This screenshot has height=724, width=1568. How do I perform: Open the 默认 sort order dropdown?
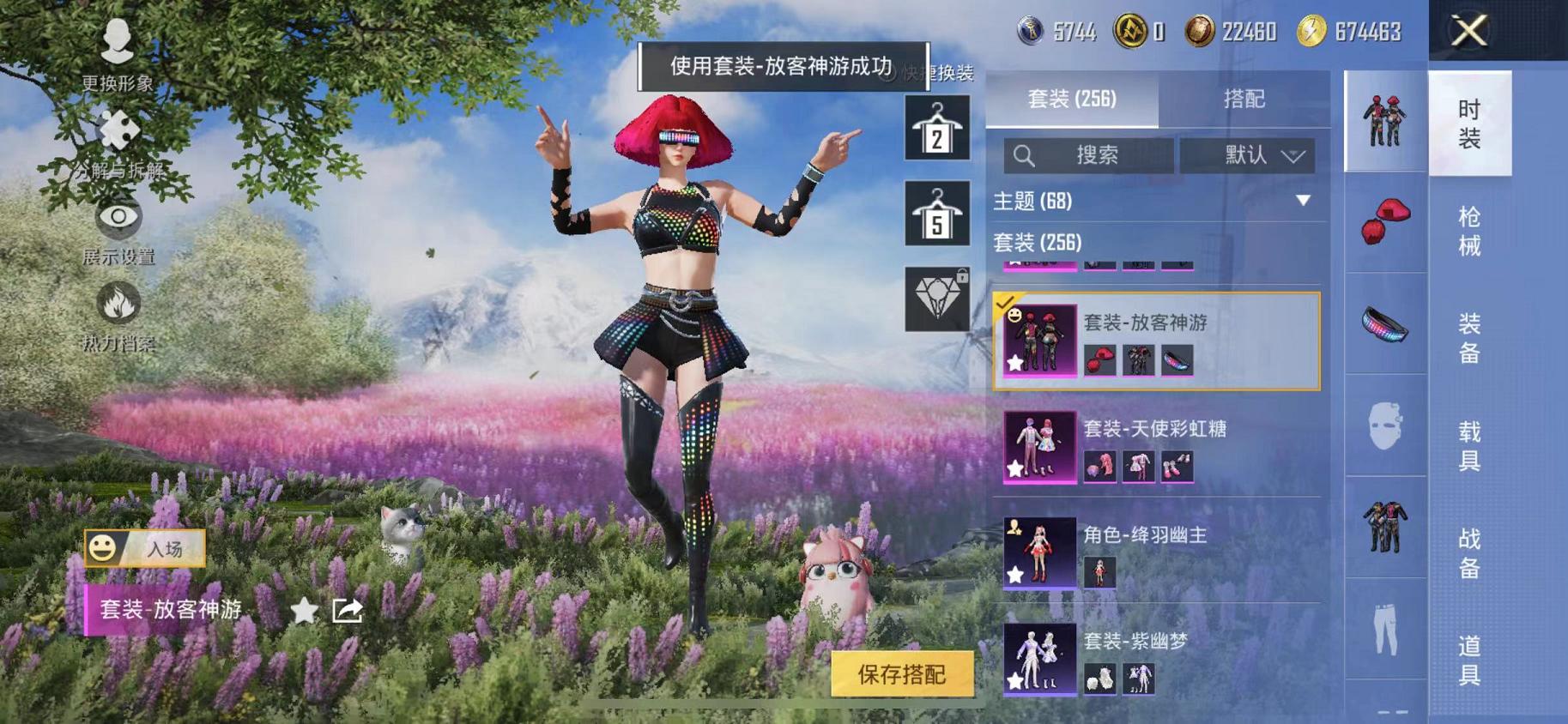(1249, 155)
